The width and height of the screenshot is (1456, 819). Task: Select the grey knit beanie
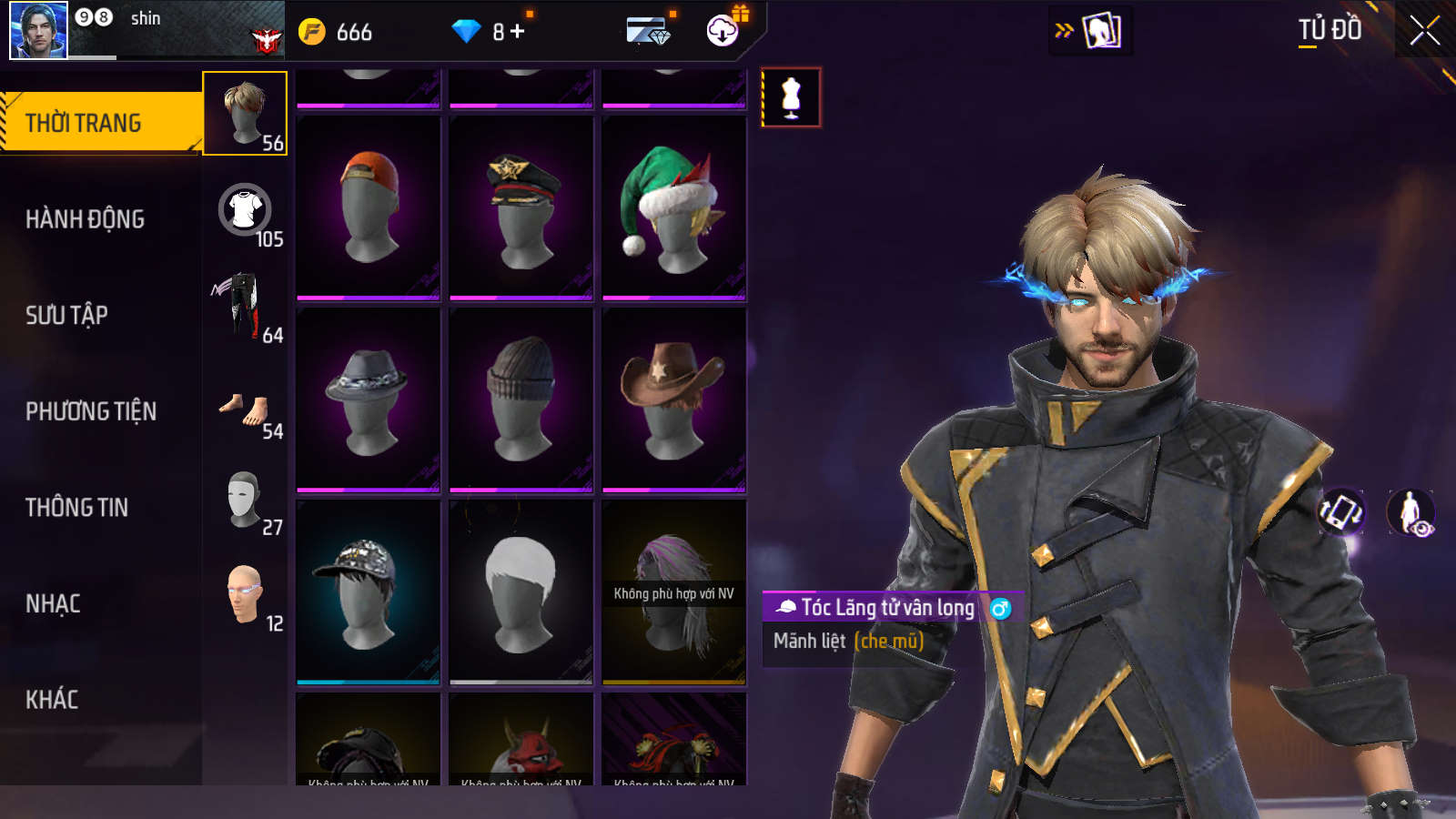[521, 400]
